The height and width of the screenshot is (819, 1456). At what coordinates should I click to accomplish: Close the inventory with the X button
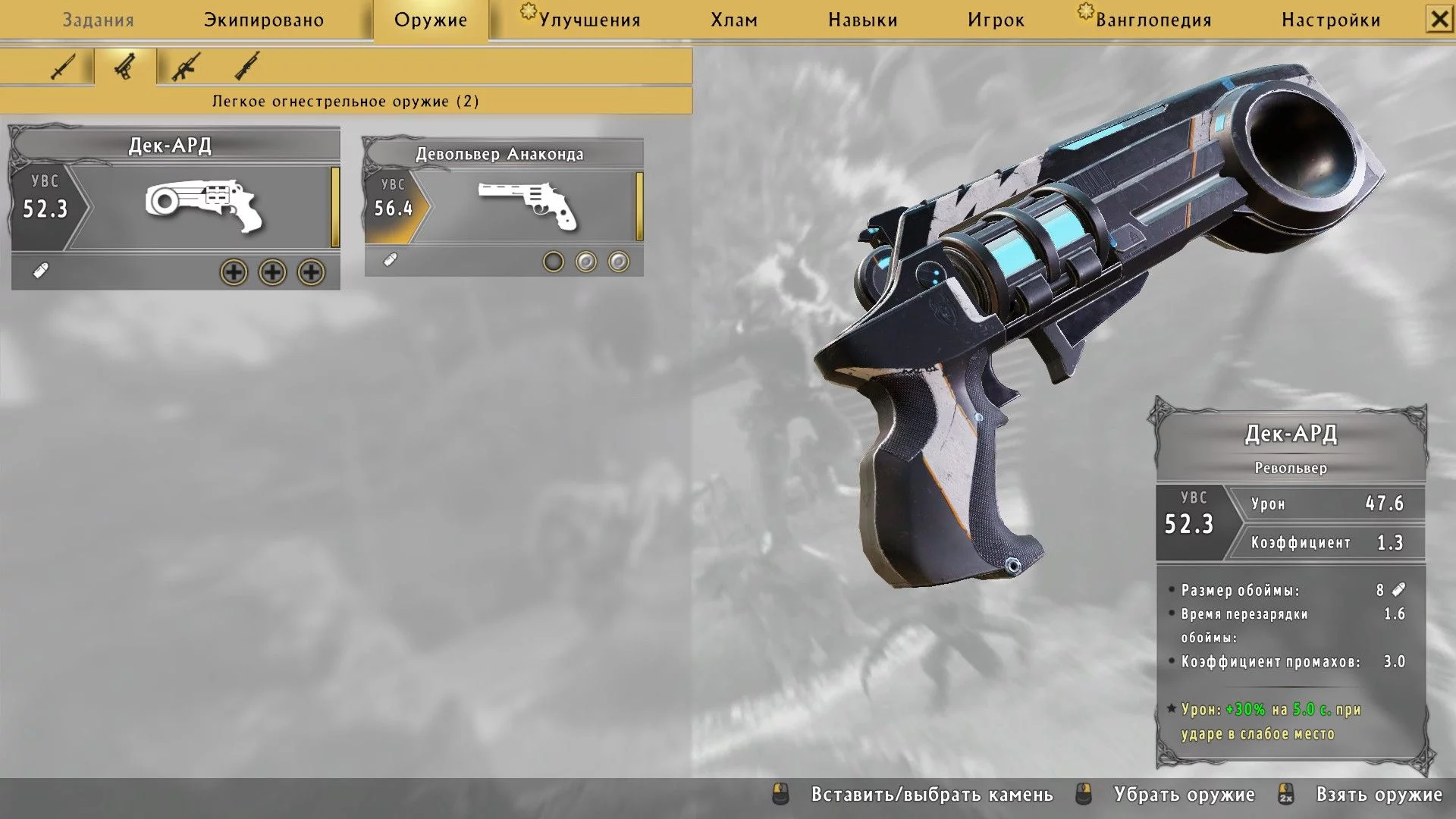(1439, 19)
